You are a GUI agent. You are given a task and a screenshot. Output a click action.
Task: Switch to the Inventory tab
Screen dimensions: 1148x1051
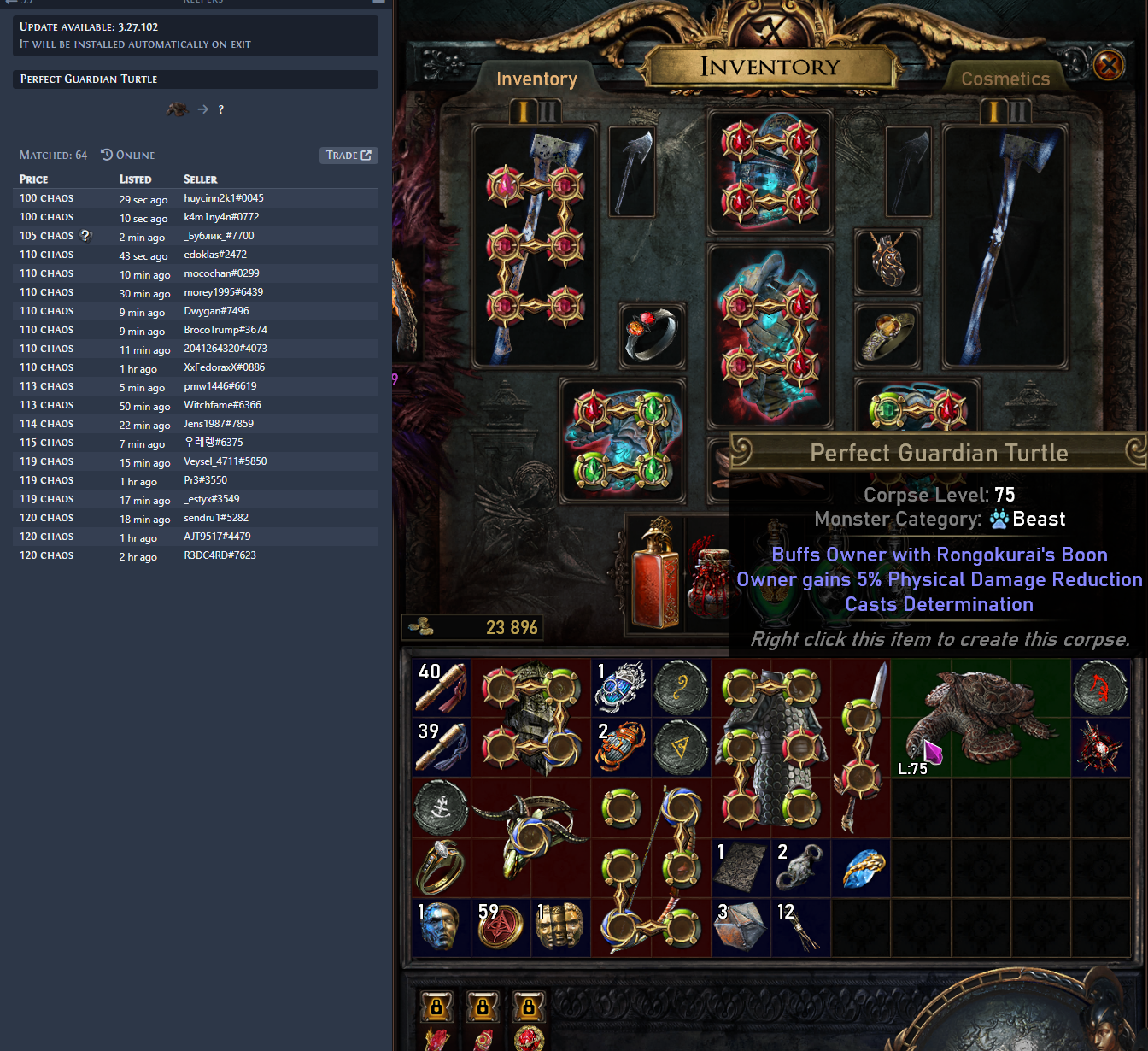(536, 79)
